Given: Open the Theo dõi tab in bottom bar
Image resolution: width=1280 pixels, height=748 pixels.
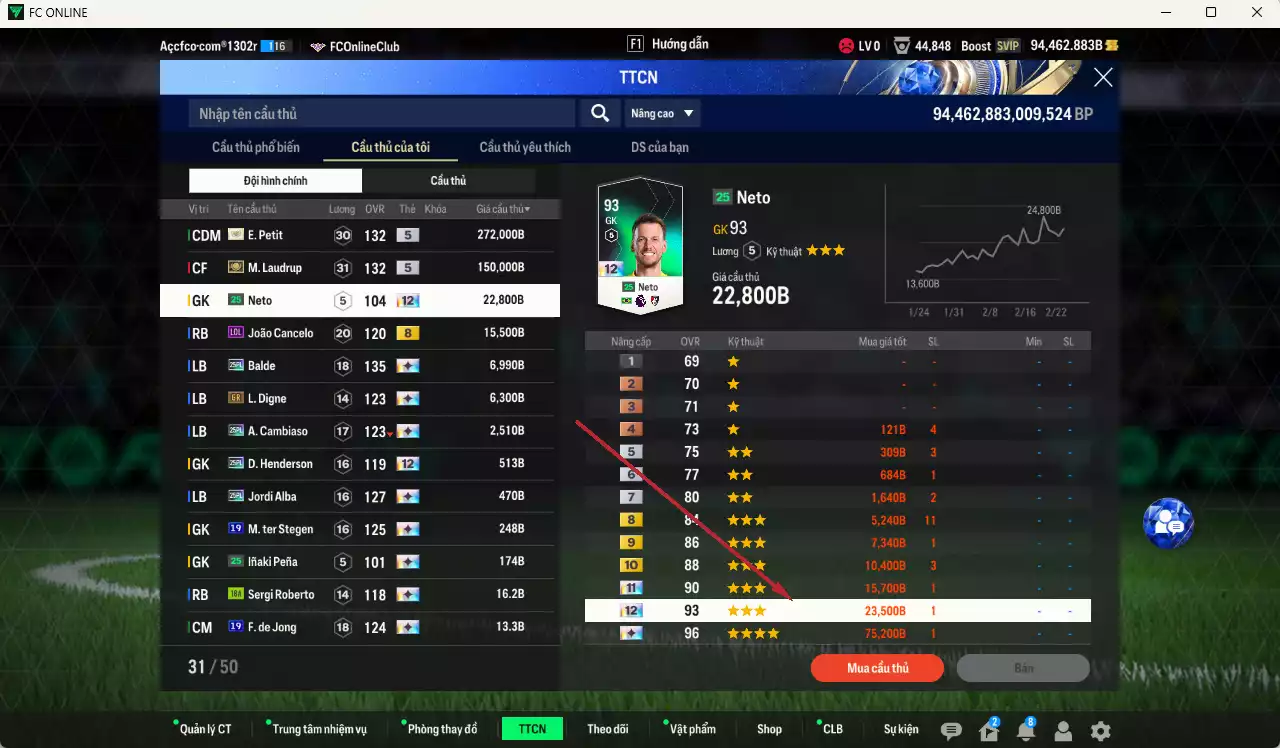Looking at the screenshot, I should pos(608,729).
